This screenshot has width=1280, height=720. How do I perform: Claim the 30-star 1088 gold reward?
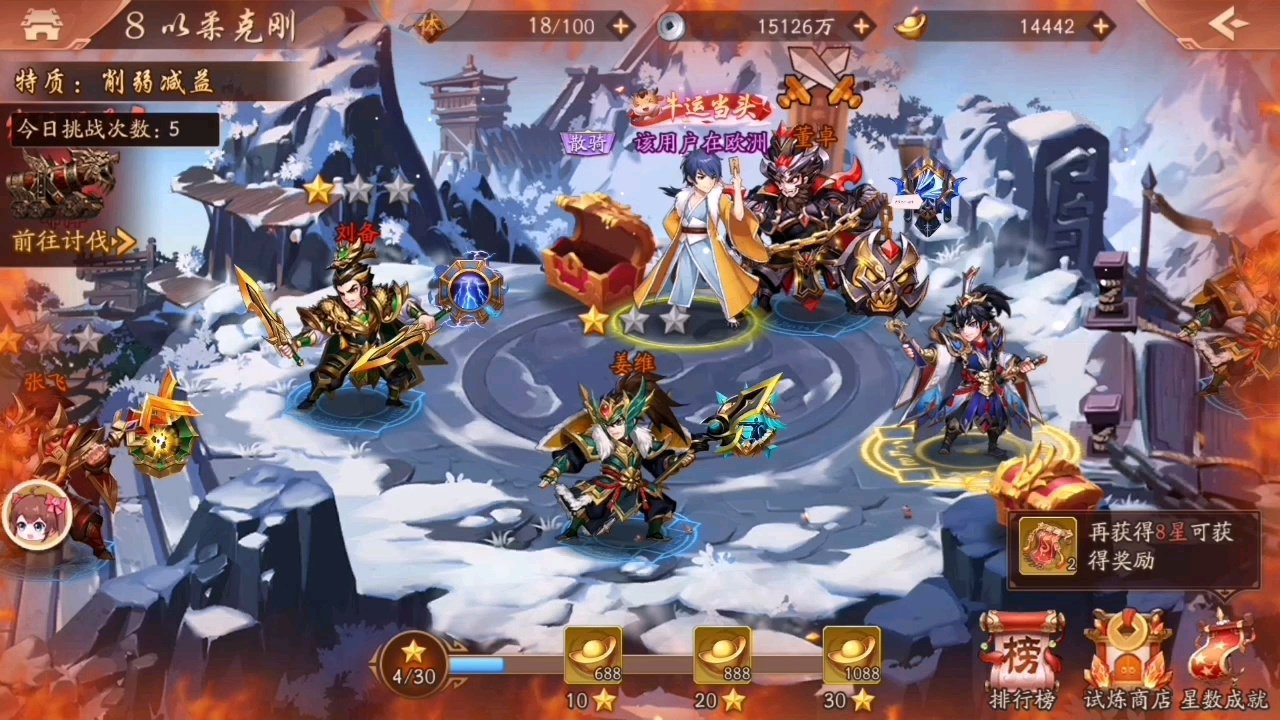851,656
